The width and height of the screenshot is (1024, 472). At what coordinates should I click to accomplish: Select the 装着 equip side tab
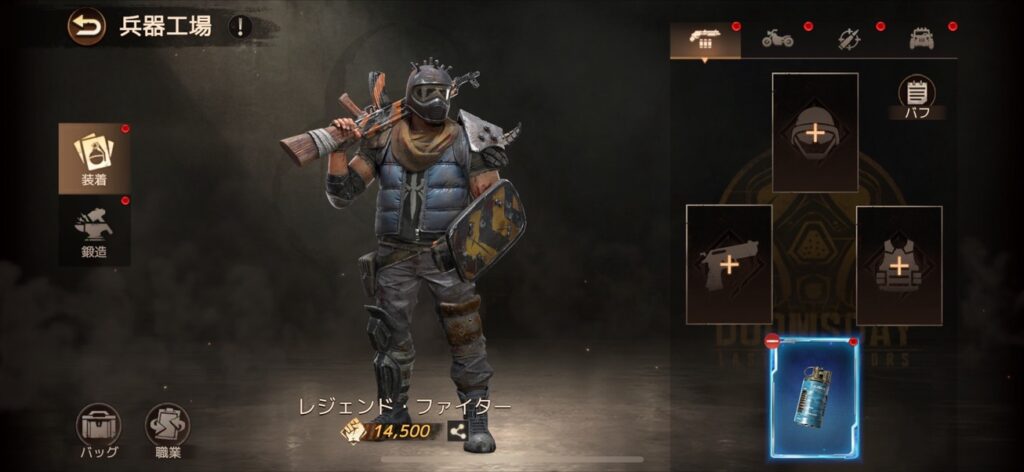click(94, 159)
